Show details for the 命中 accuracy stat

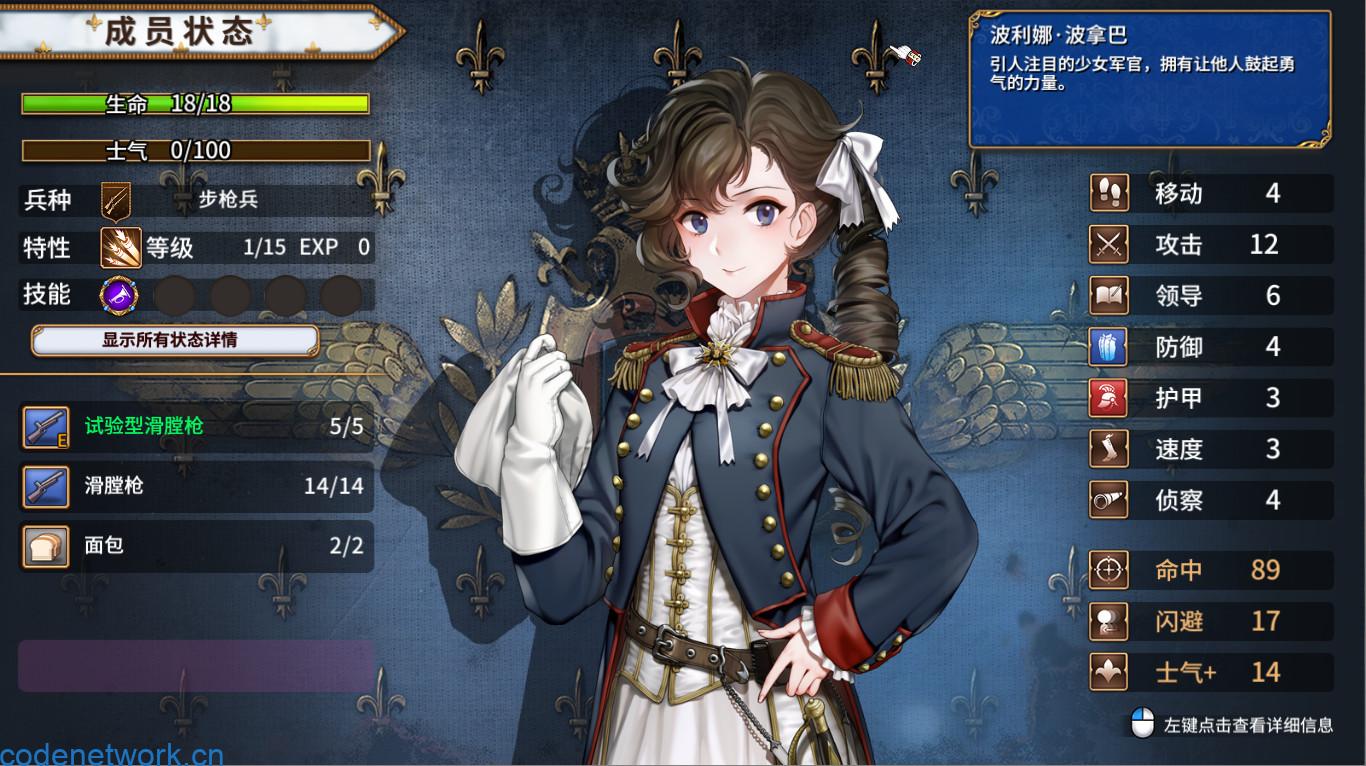tap(1210, 570)
